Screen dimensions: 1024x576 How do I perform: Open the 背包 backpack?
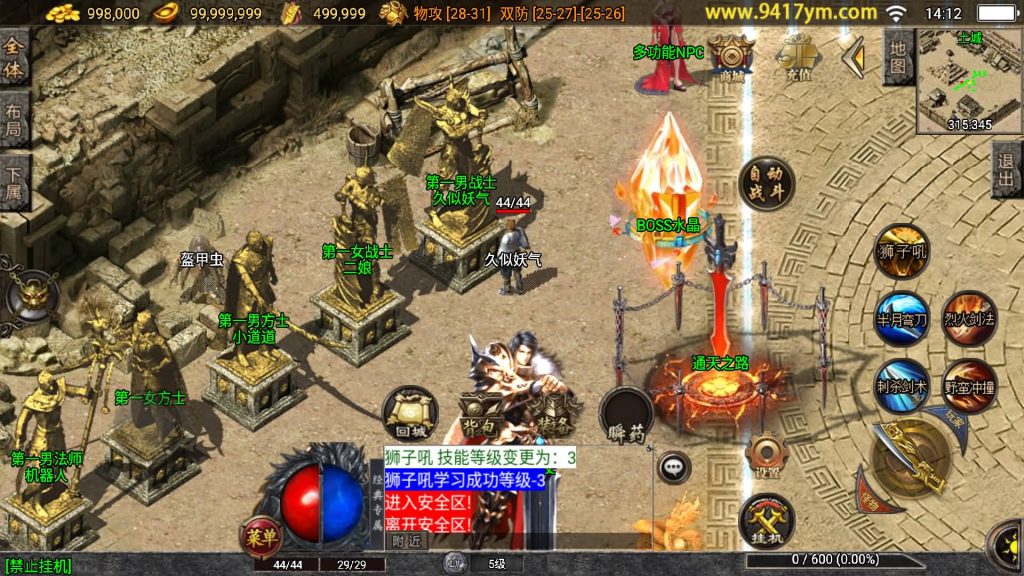[x=482, y=410]
